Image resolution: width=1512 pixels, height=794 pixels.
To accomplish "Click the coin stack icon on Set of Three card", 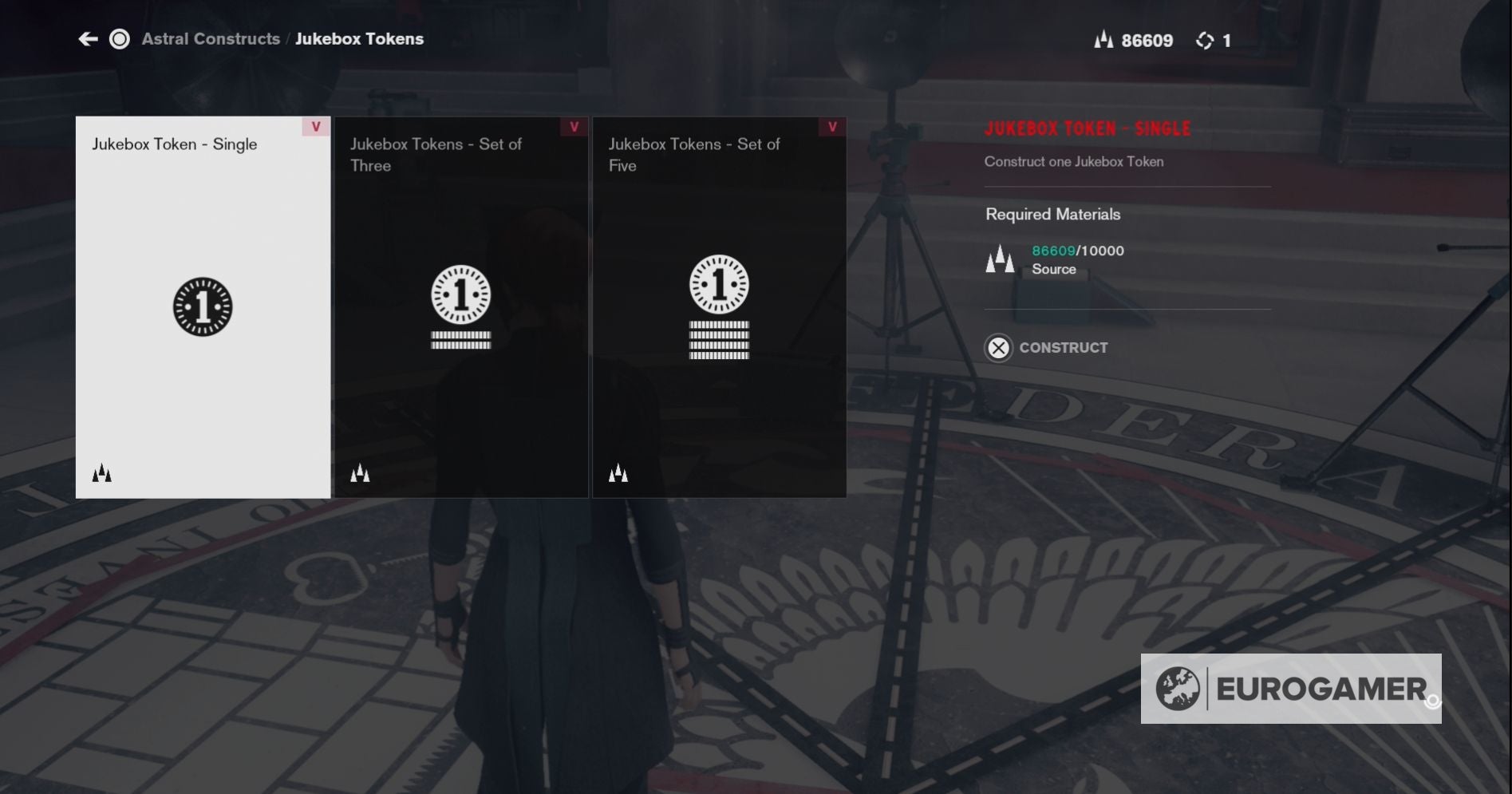I will pos(460,338).
